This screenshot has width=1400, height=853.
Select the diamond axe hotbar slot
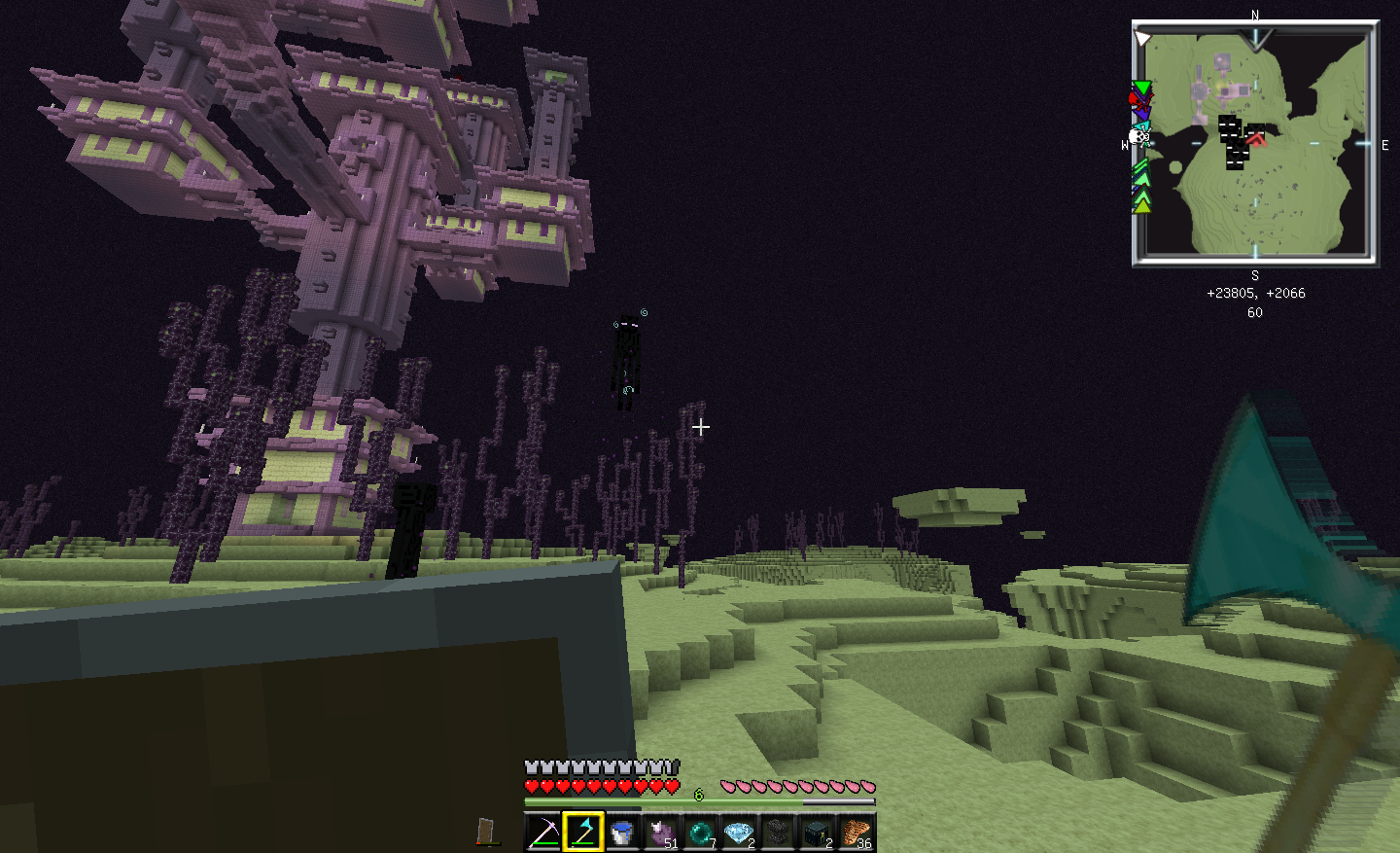pos(583,833)
